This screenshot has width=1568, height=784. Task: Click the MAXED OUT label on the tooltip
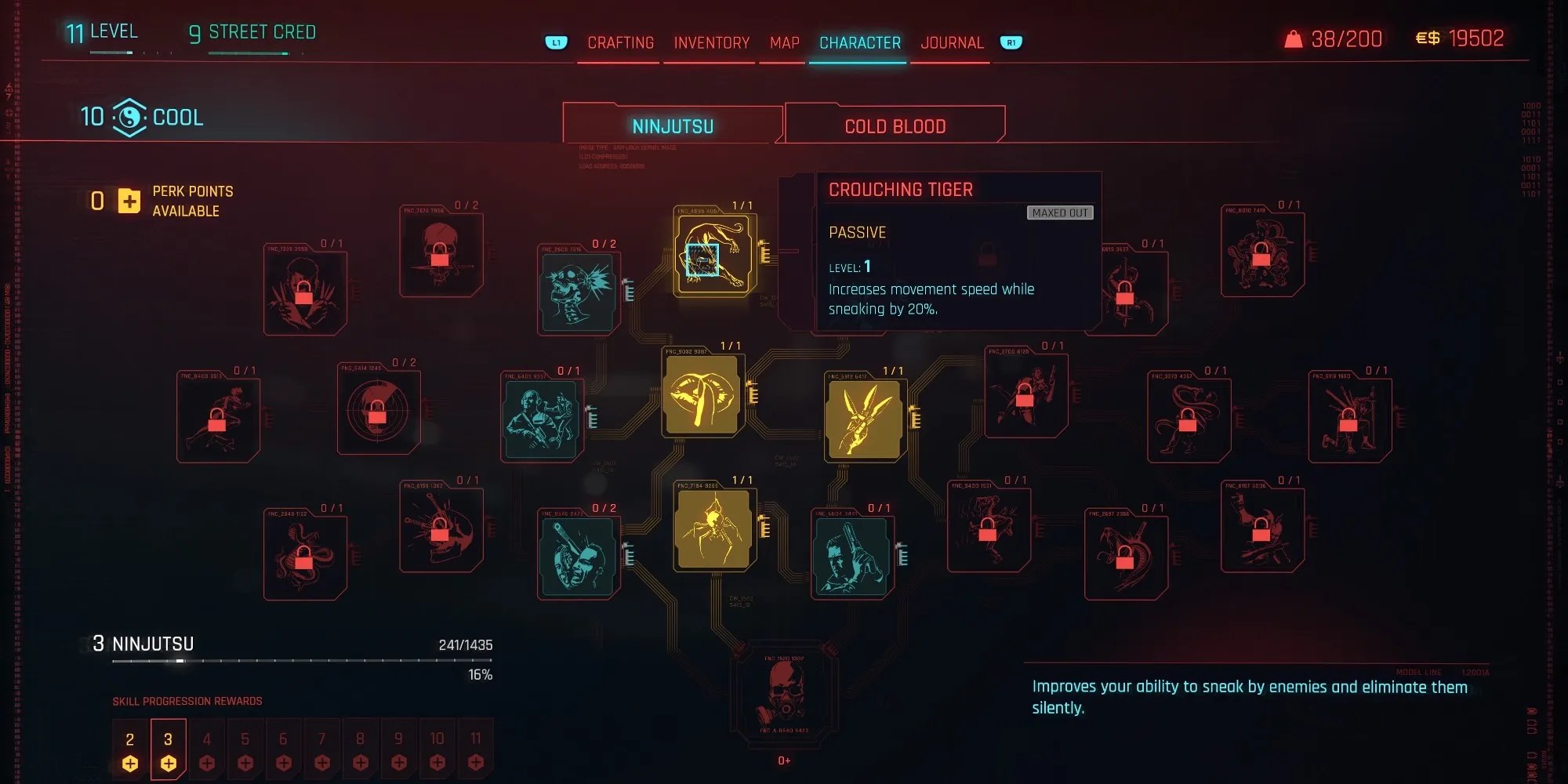click(x=1060, y=213)
